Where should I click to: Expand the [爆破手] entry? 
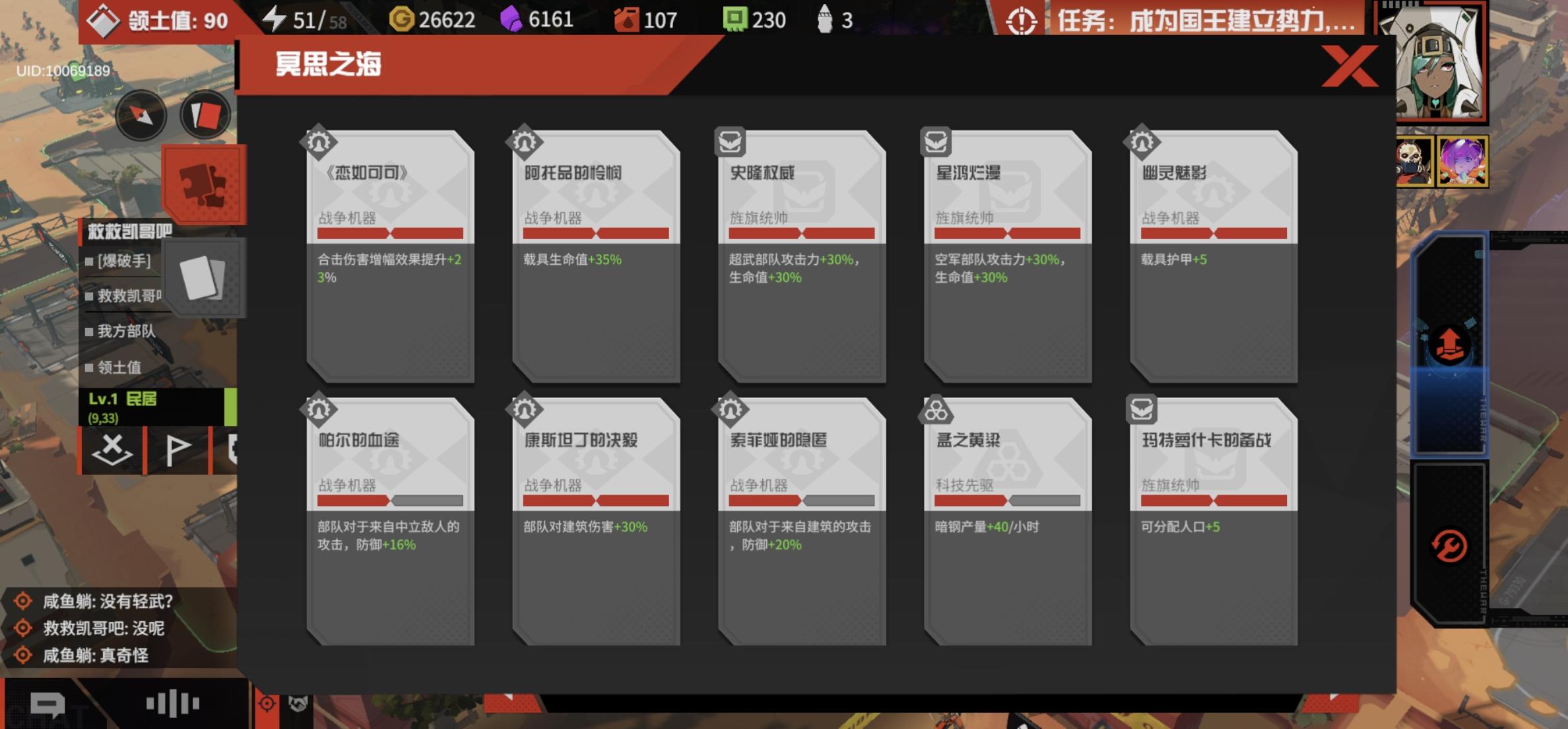(x=123, y=261)
